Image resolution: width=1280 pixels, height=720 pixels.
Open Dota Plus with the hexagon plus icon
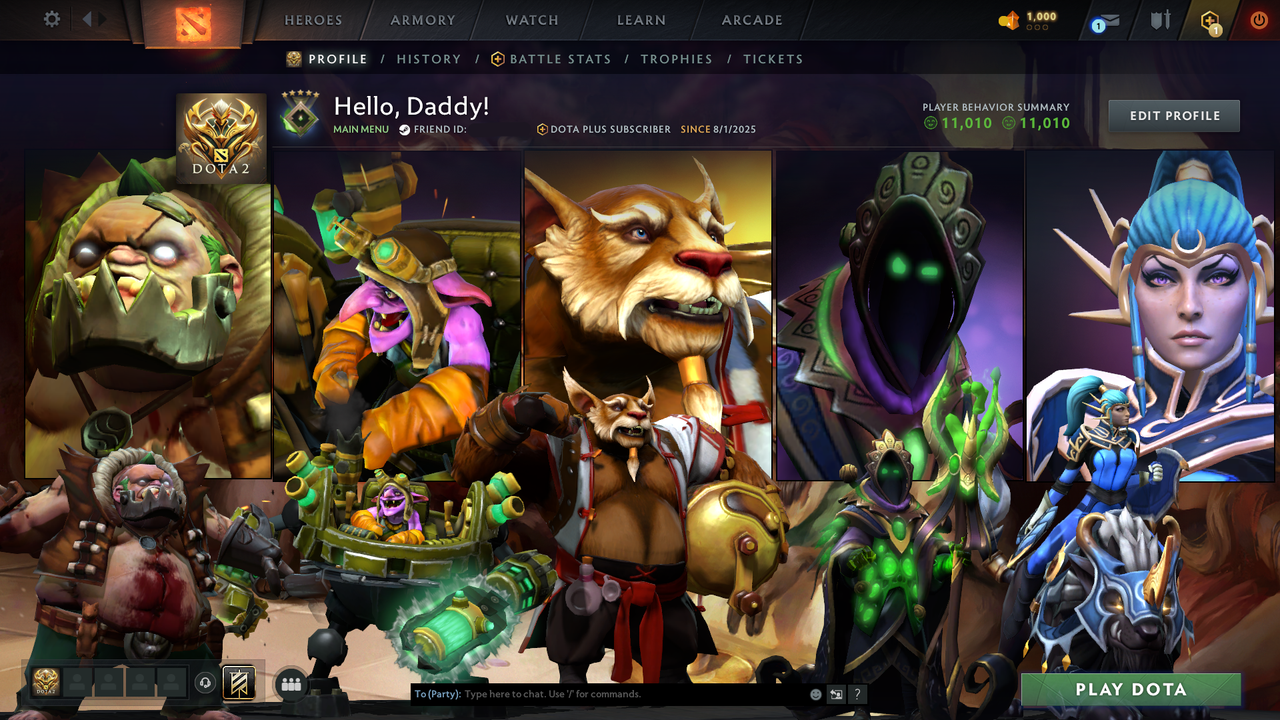pyautogui.click(x=1210, y=20)
